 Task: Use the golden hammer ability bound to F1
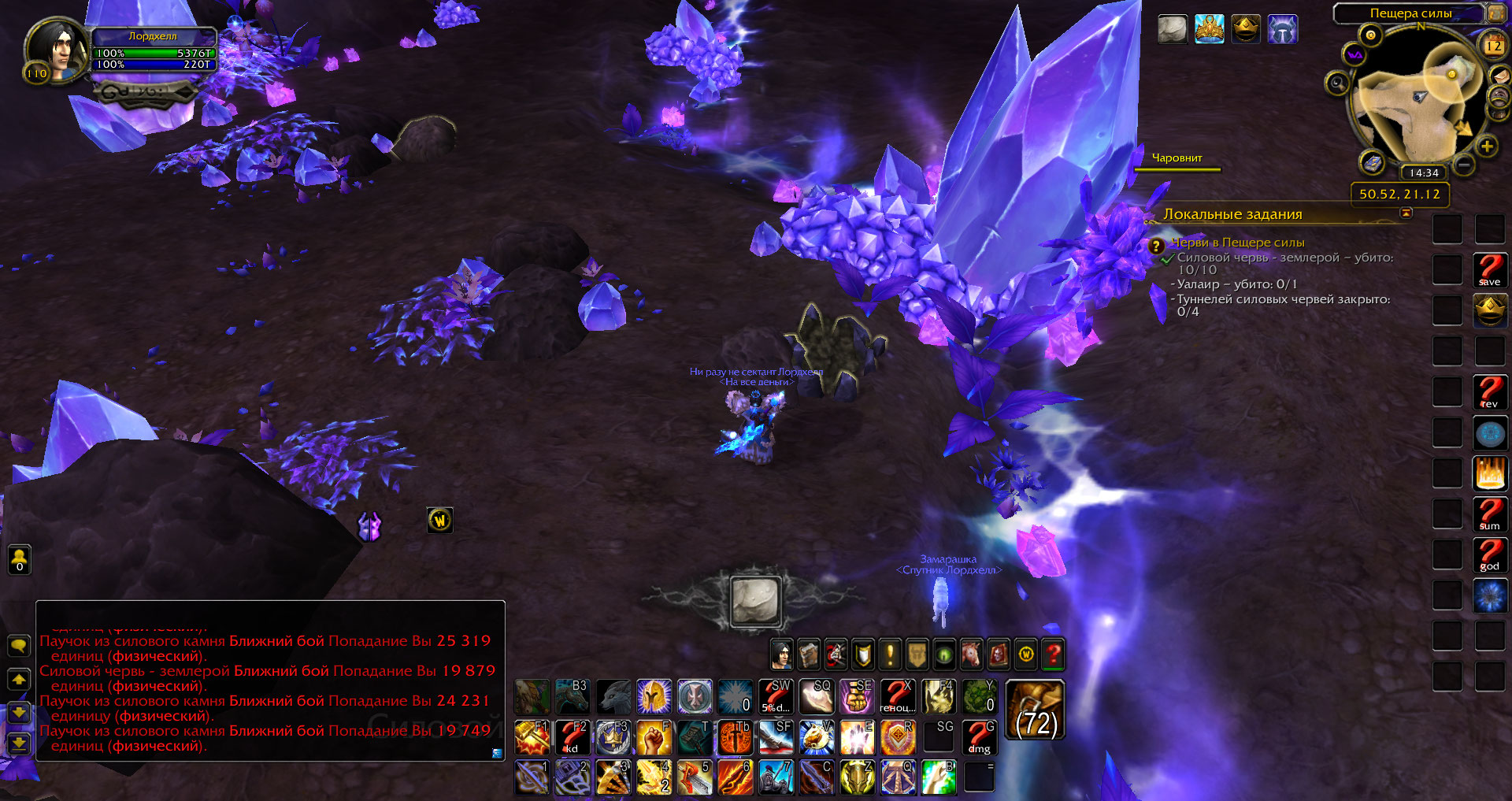click(532, 738)
